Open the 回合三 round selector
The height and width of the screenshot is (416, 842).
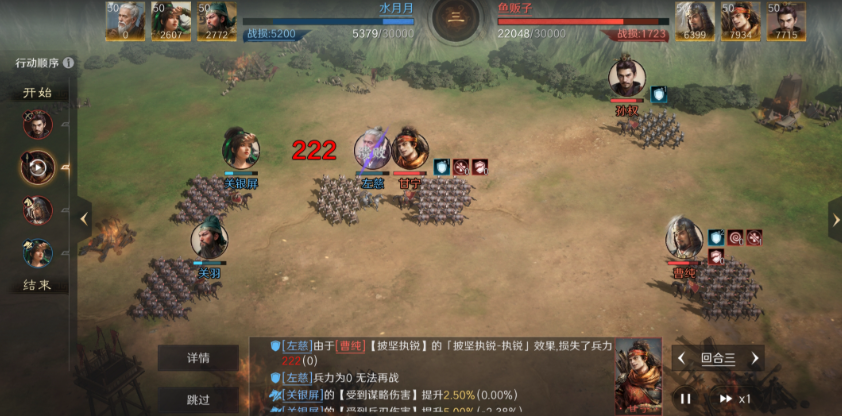pos(718,358)
